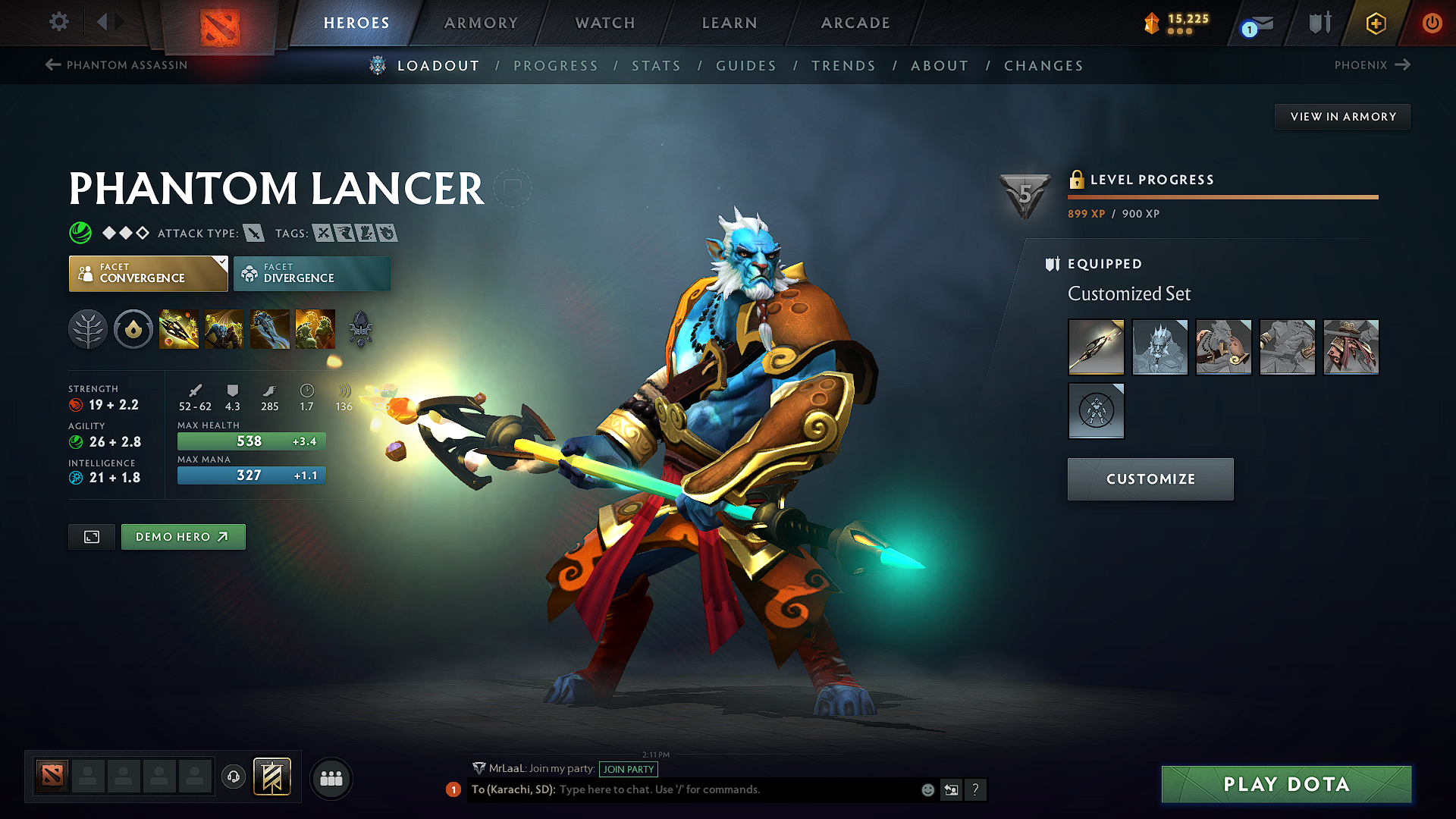1456x819 pixels.
Task: Click the CUSTOMIZE button
Action: coord(1150,479)
